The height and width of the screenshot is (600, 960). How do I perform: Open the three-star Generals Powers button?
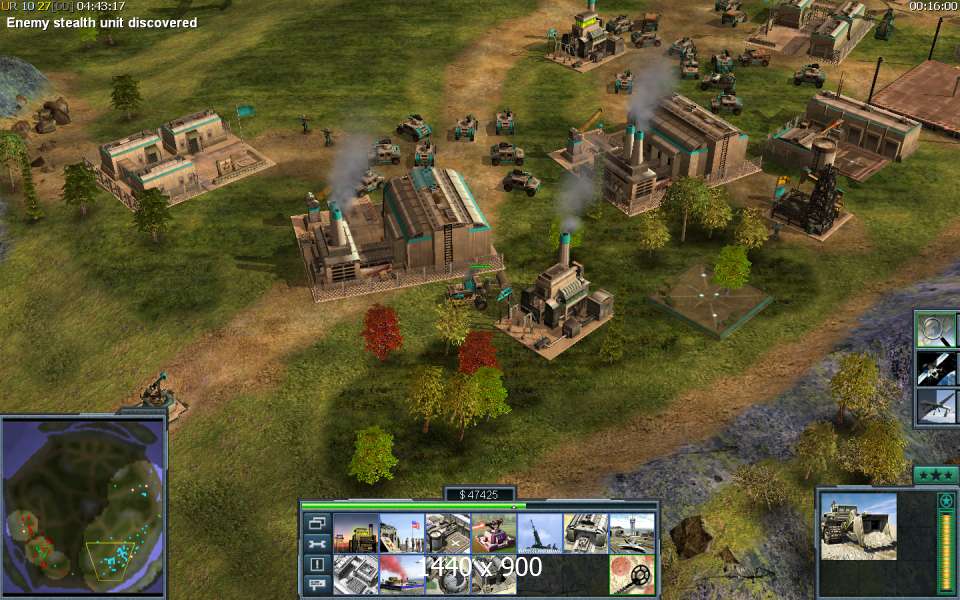point(934,474)
